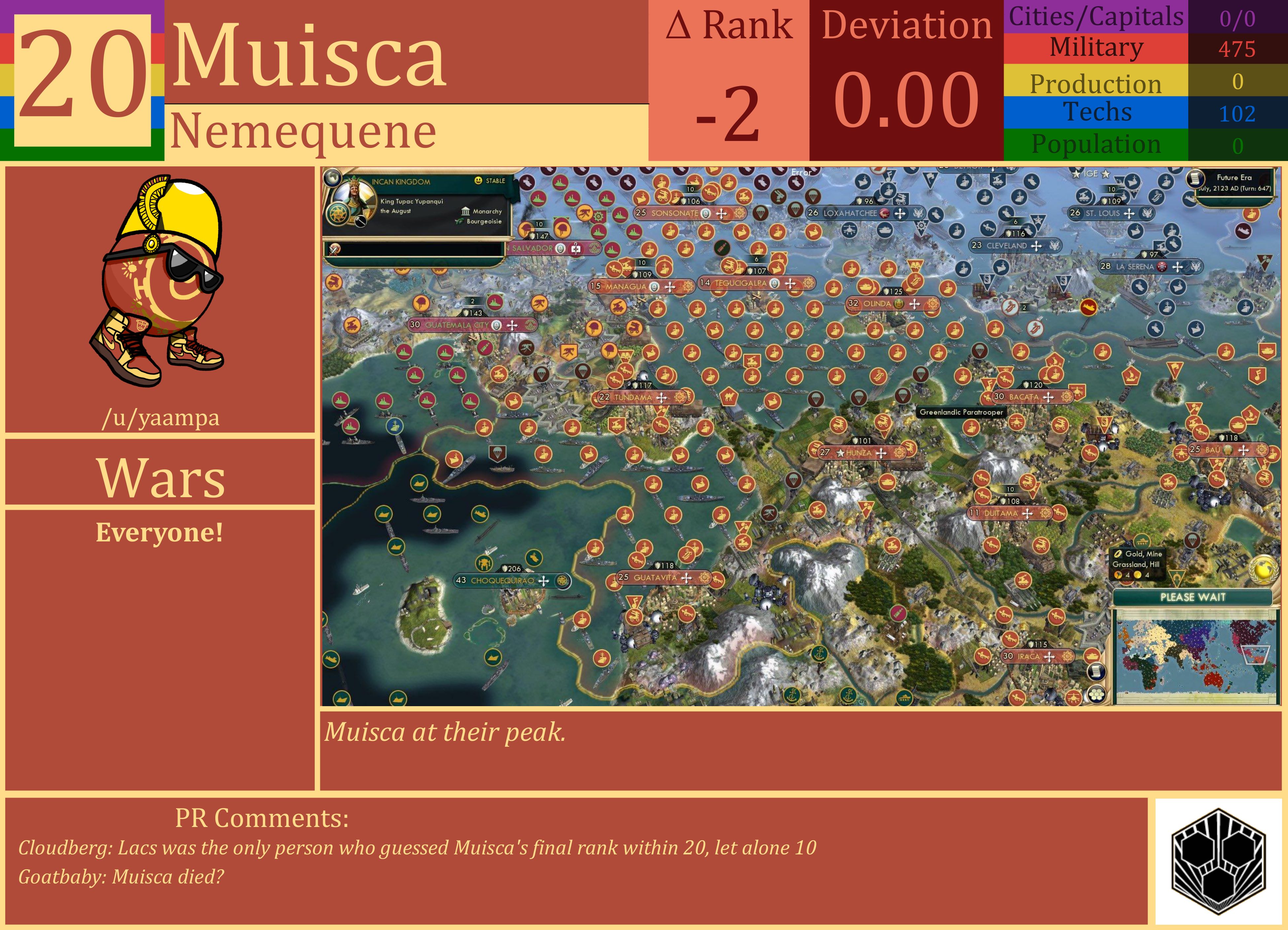Click the scroll icon near the minimap
Viewport: 1288px width, 930px height.
click(x=1097, y=672)
